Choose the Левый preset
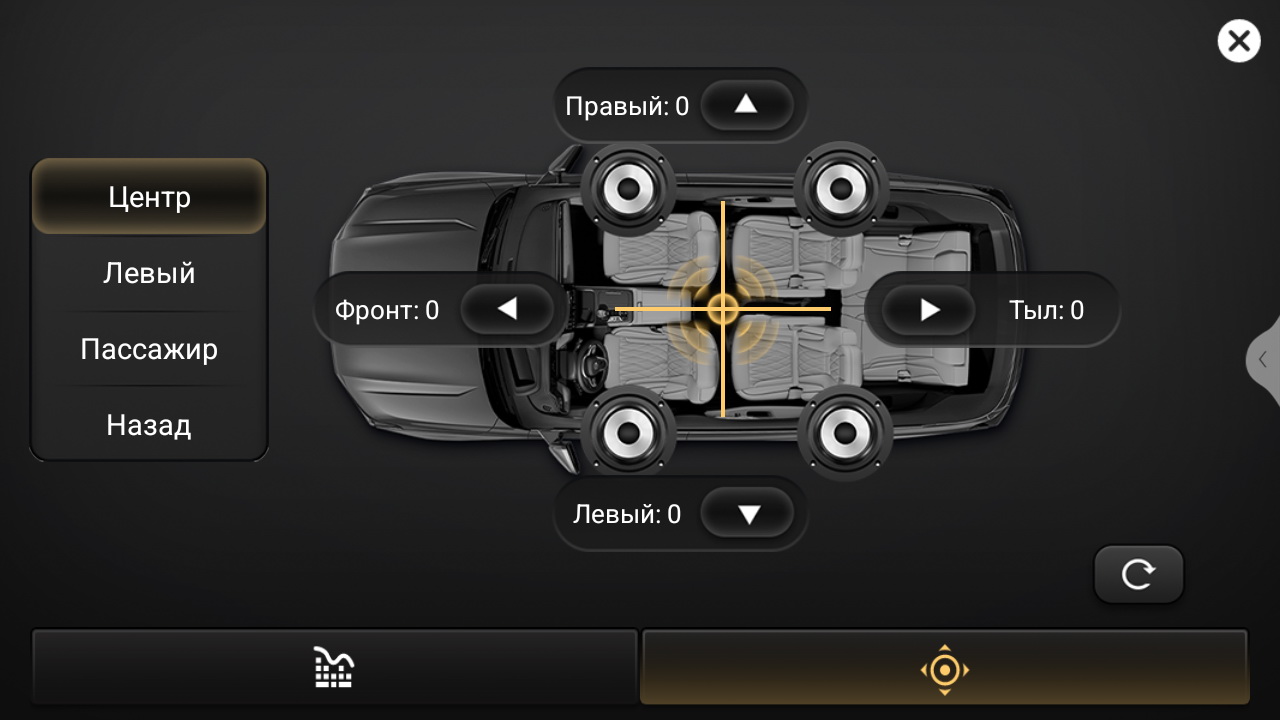 (149, 273)
